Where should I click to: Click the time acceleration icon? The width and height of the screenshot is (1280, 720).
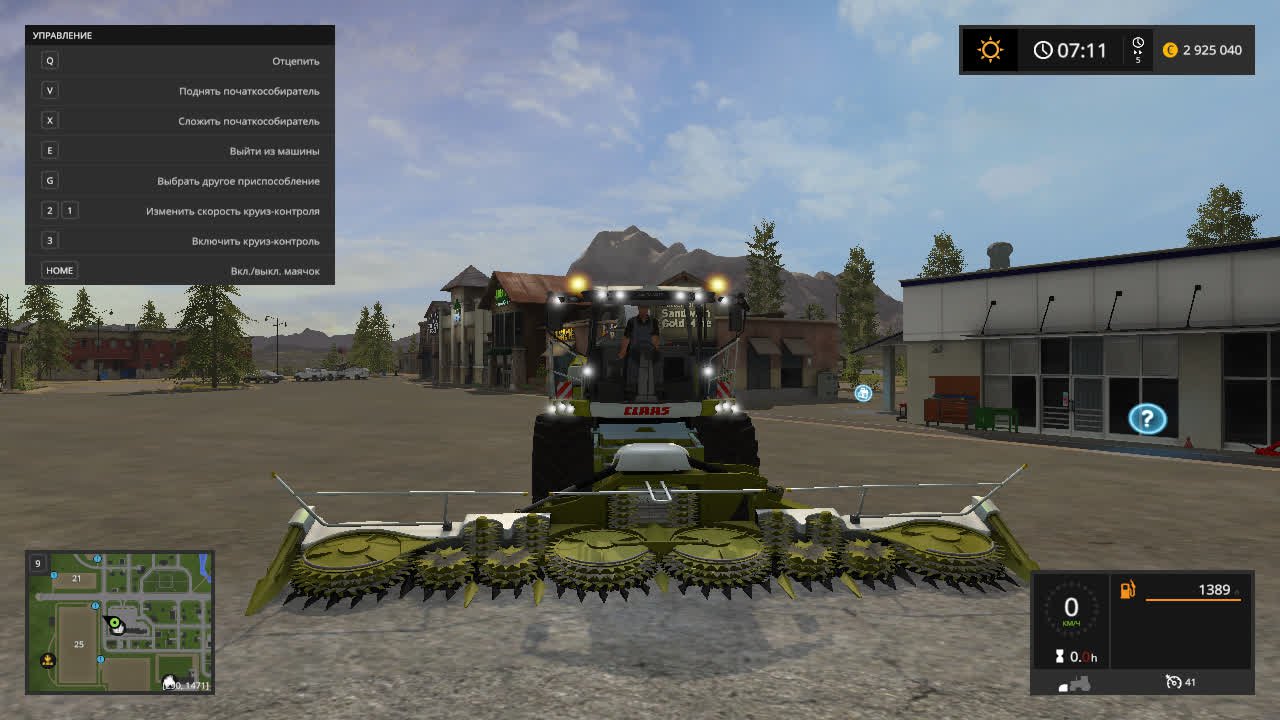pos(1137,49)
